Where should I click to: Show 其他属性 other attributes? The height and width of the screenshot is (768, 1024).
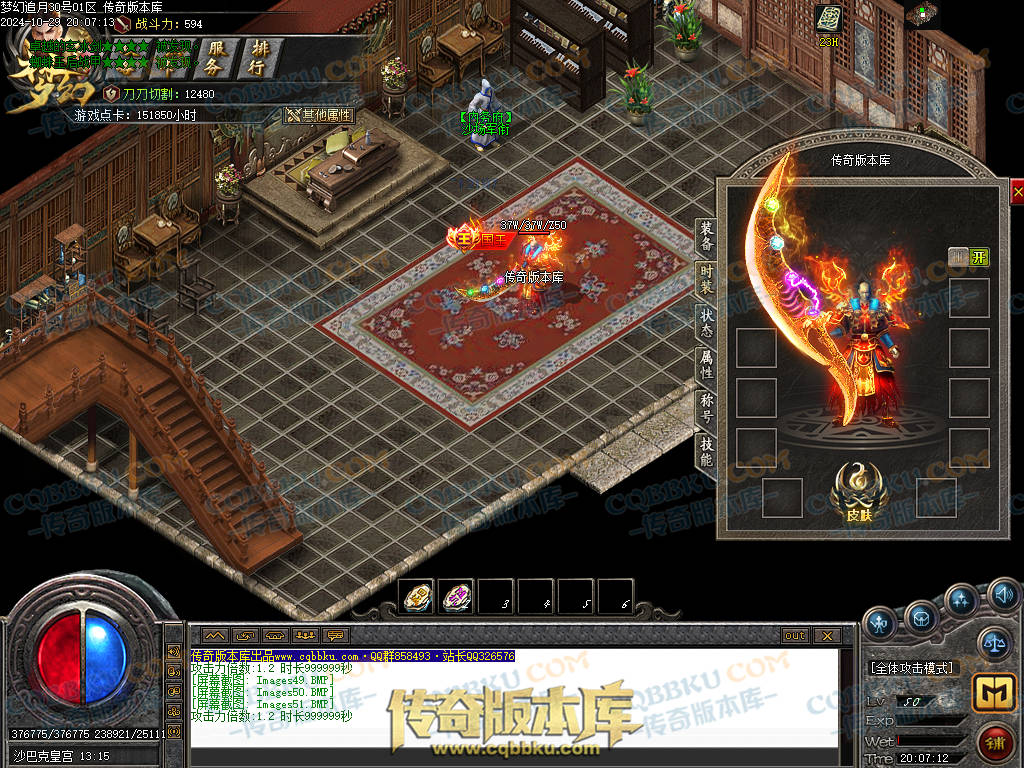click(x=320, y=115)
